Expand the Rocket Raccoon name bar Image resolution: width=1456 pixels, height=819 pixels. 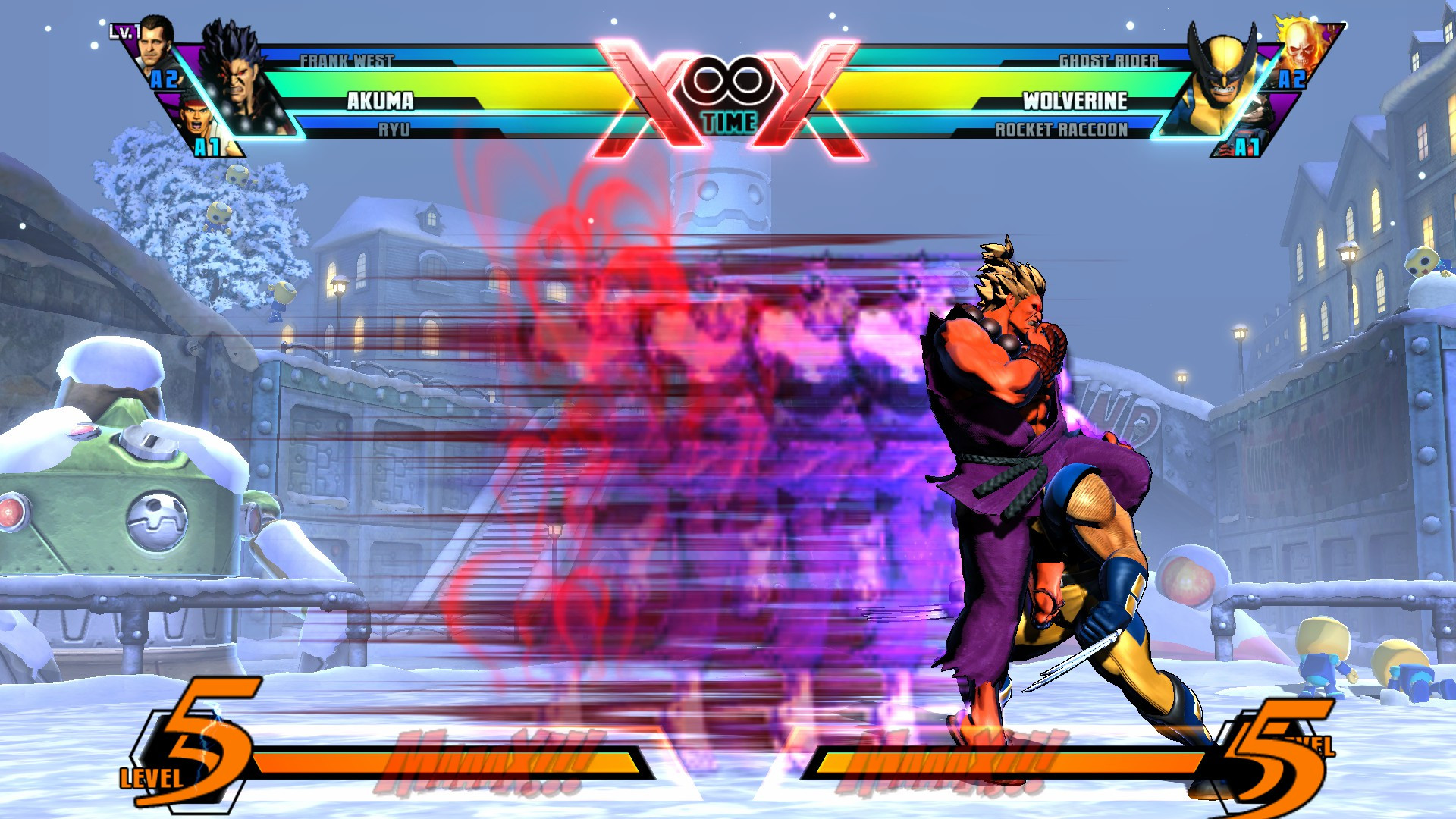(1062, 130)
